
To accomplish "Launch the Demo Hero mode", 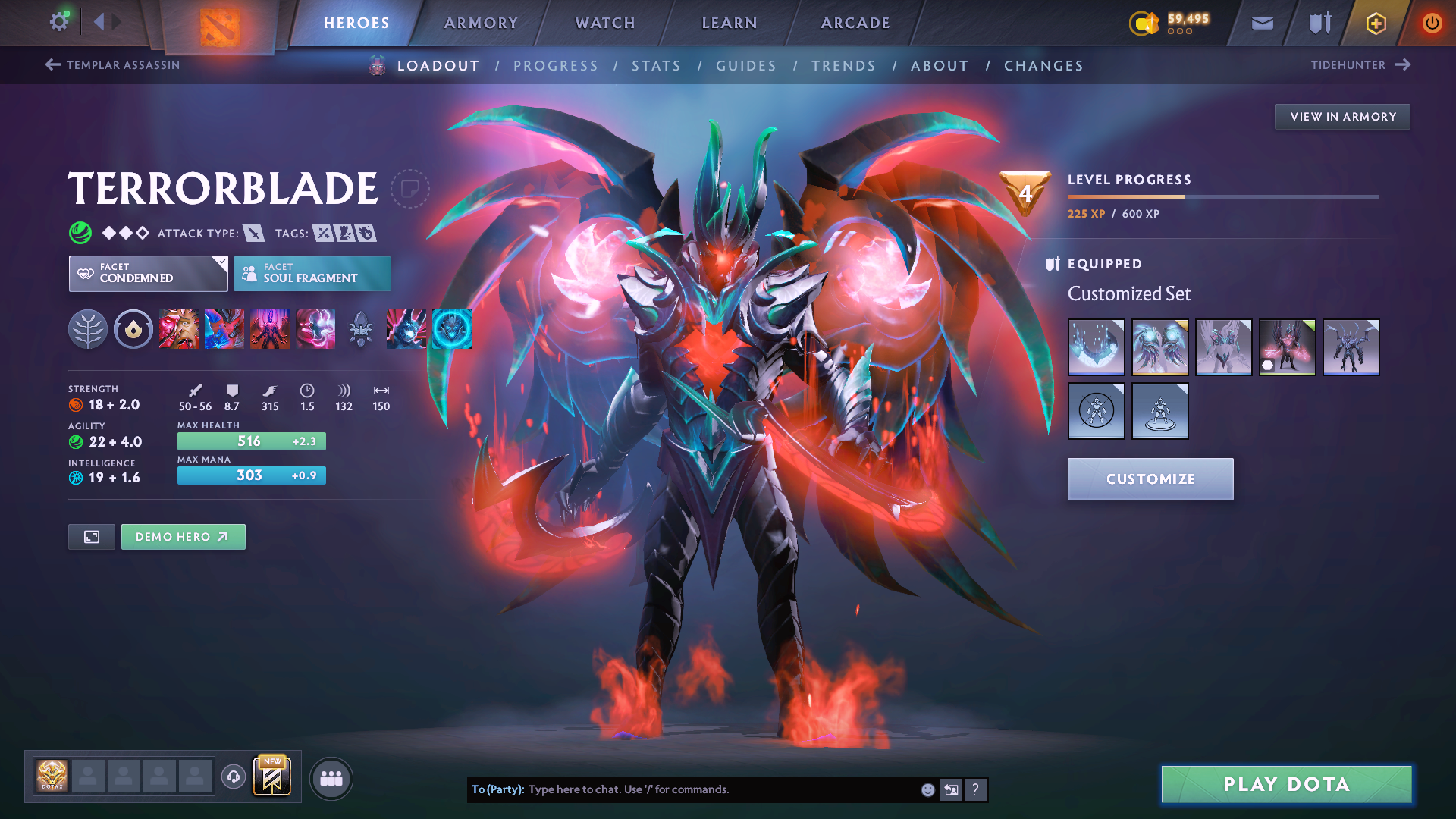I will click(x=183, y=537).
